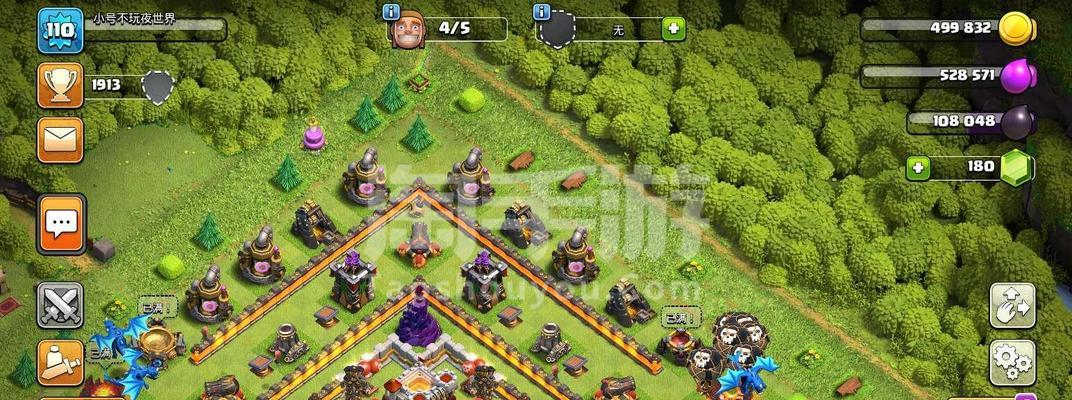This screenshot has height=400, width=1072.
Task: Tap the gold coin resource icon
Action: 1016,28
